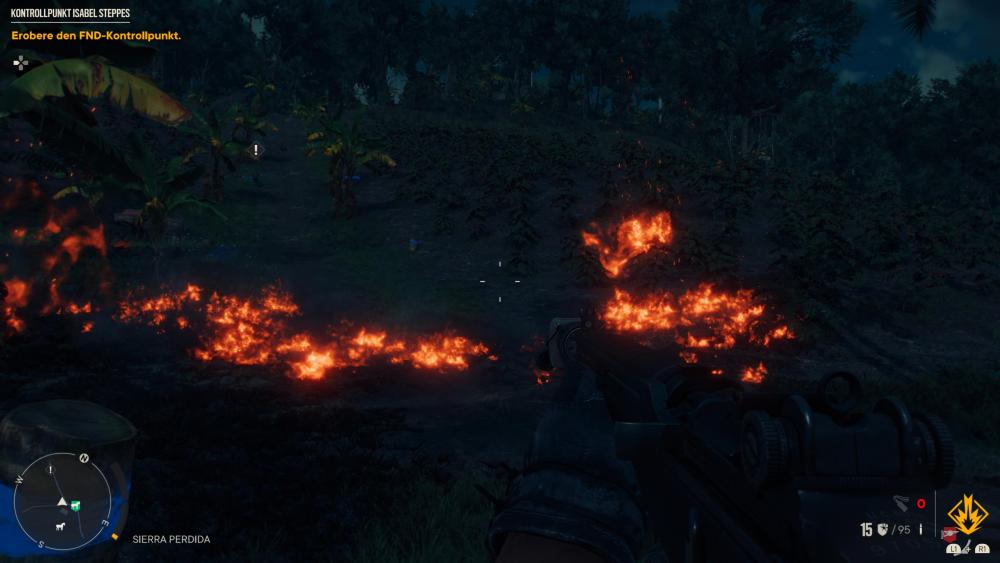1000x563 pixels.
Task: Click the exclamation objective marker in the field
Action: coord(256,149)
